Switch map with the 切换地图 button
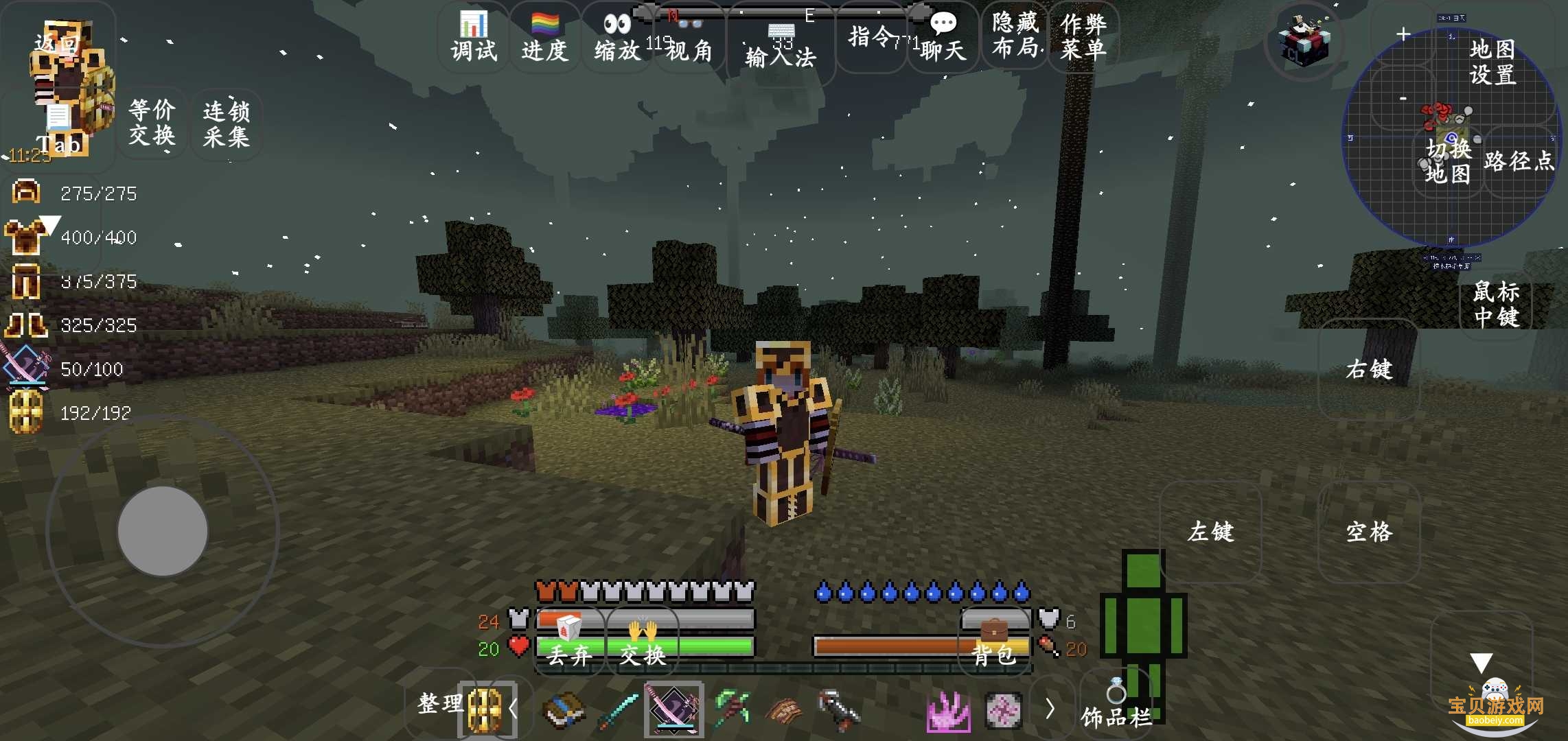This screenshot has width=1568, height=741. click(x=1448, y=162)
